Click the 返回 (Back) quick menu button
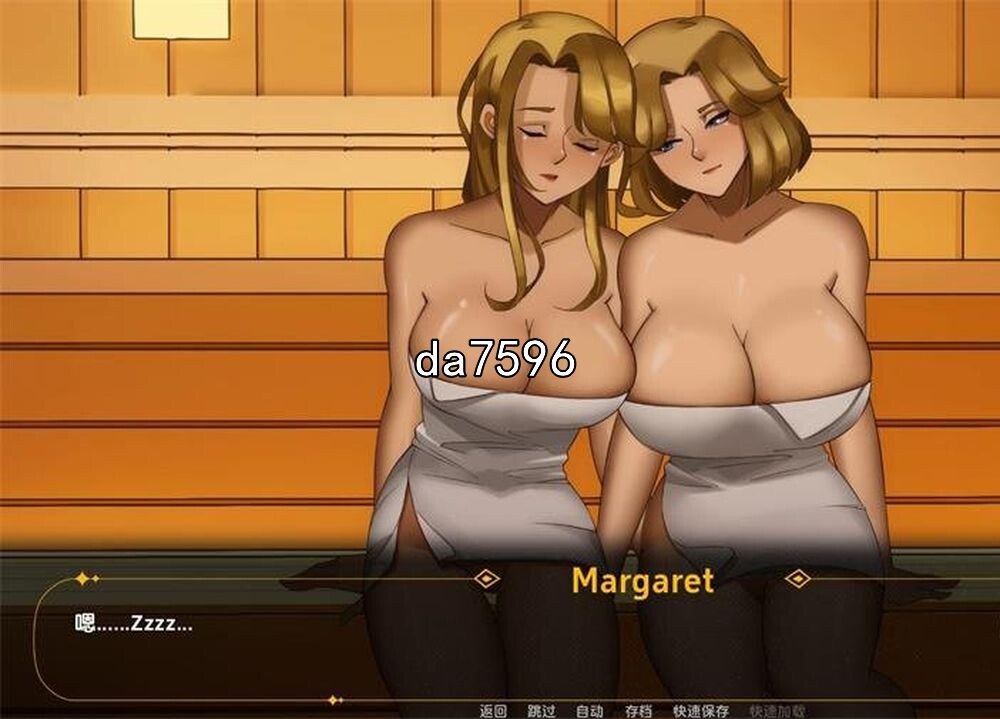The width and height of the screenshot is (1000, 719). point(493,711)
